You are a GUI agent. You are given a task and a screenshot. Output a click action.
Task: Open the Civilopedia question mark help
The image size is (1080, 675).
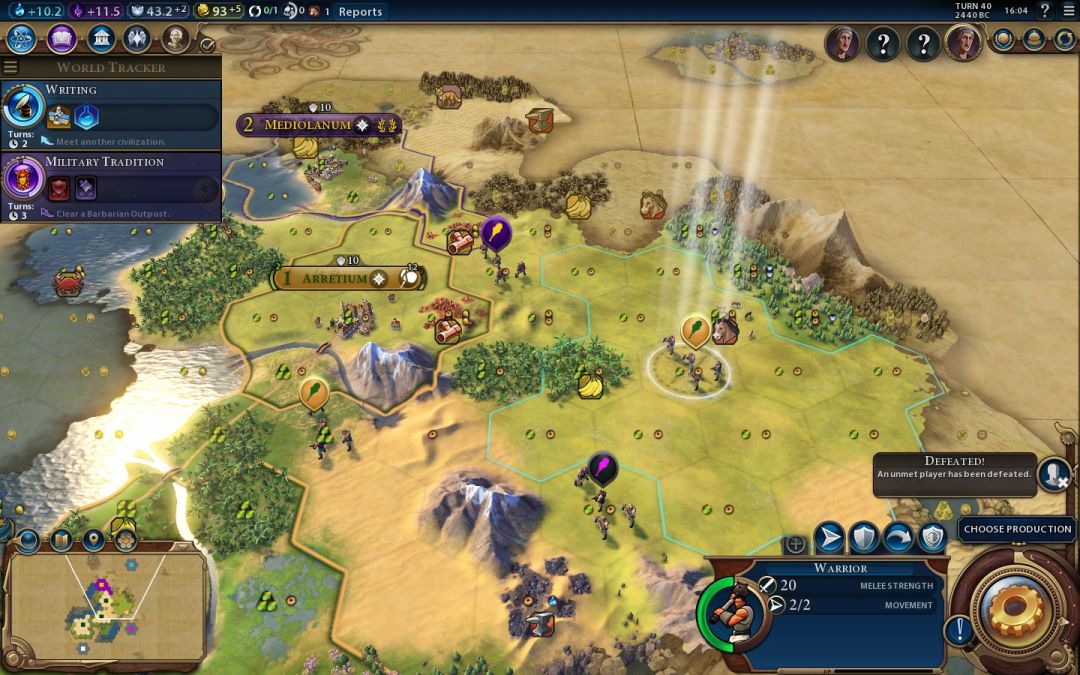[1045, 11]
